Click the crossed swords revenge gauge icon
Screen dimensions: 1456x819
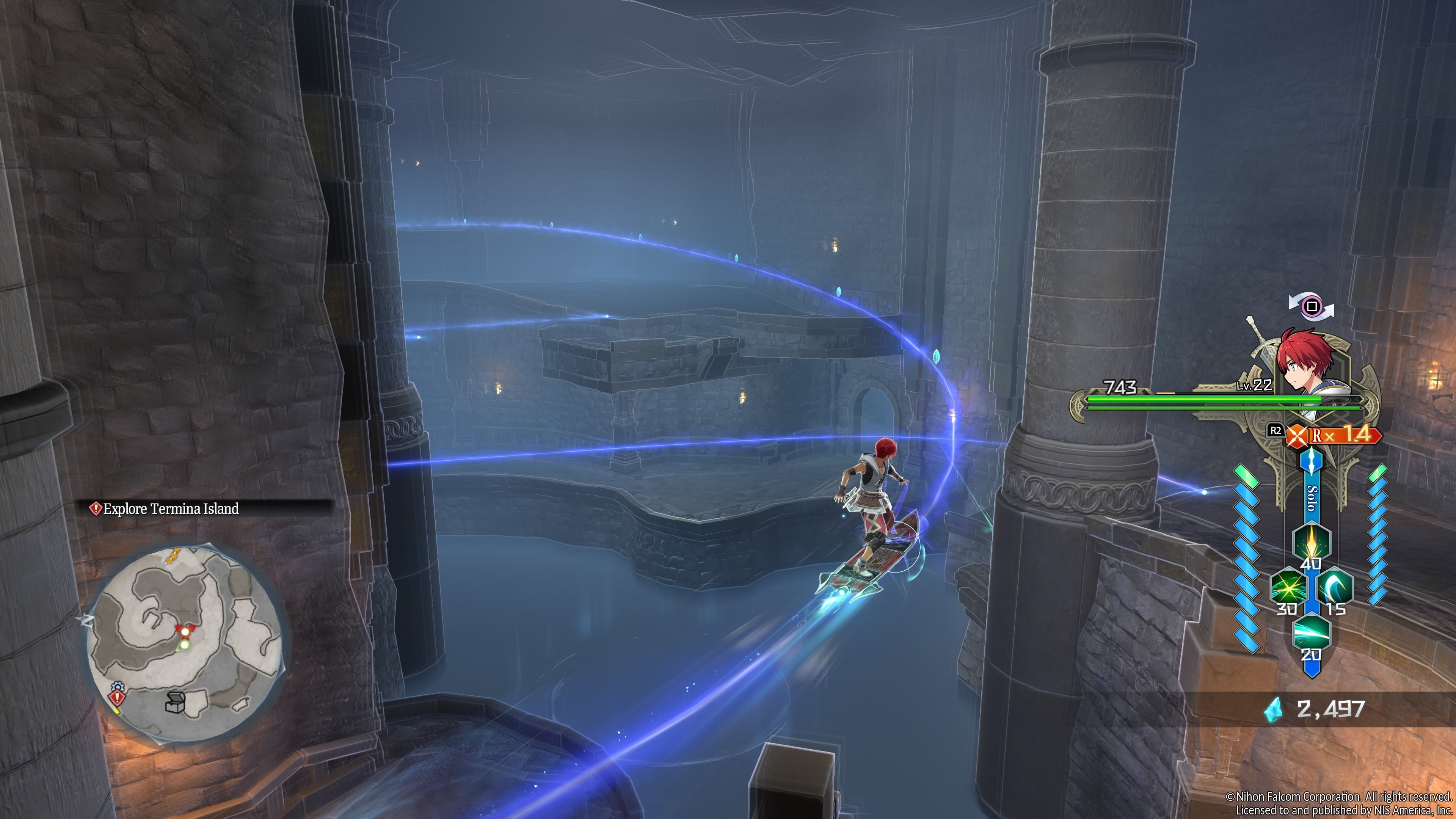tap(1297, 435)
